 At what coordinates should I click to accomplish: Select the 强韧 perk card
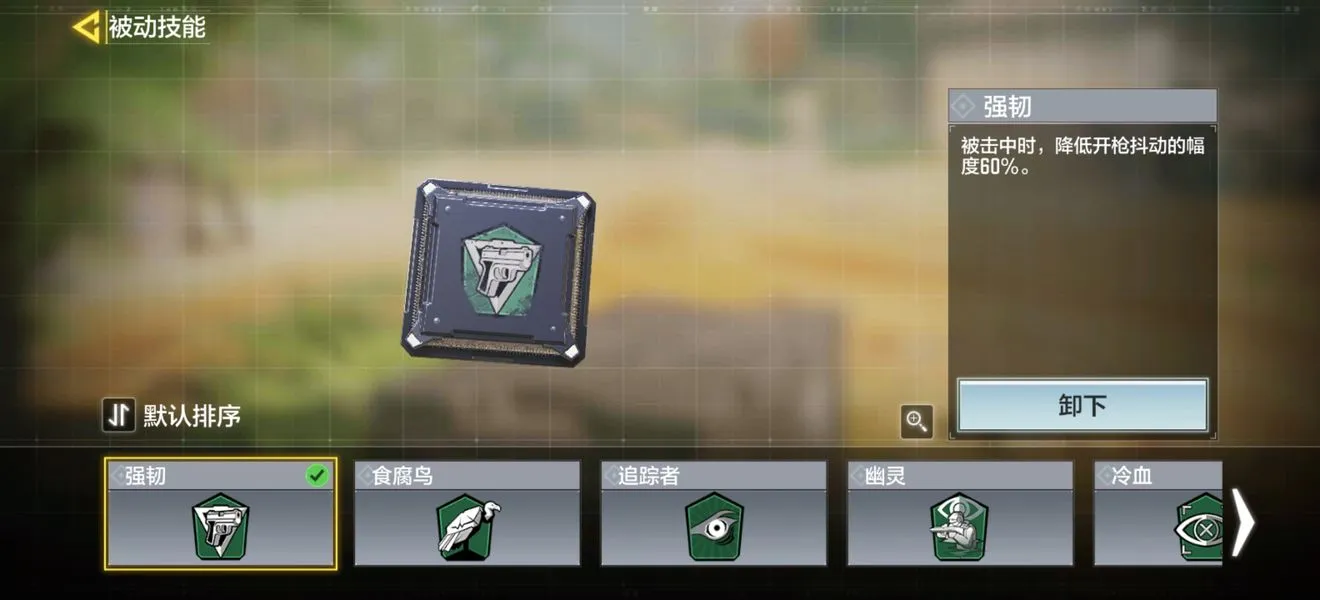pos(220,514)
